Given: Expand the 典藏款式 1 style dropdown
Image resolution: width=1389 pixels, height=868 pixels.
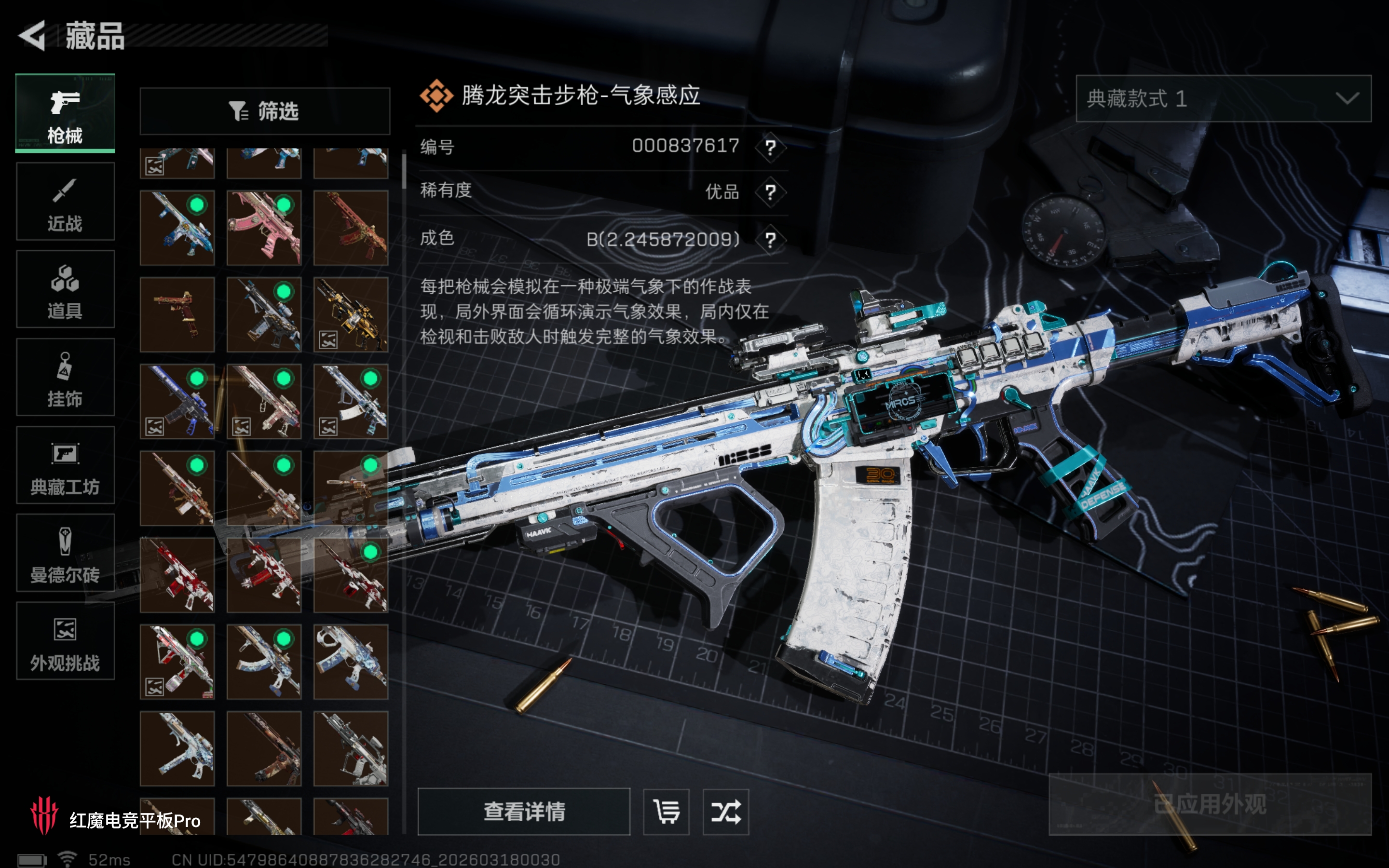Looking at the screenshot, I should 1223,99.
